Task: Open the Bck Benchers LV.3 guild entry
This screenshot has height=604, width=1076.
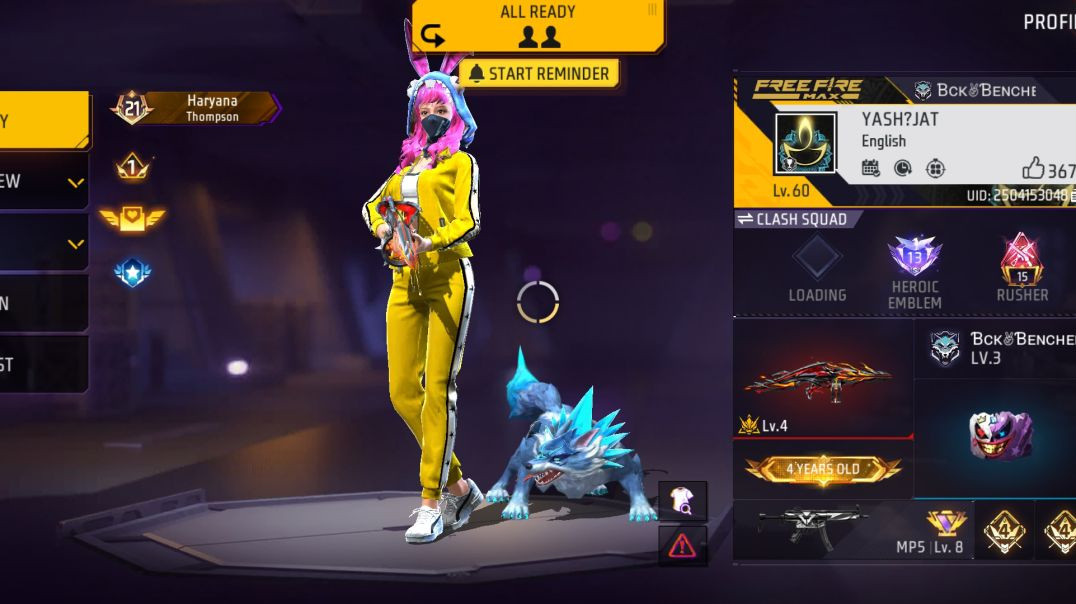Action: pos(995,348)
